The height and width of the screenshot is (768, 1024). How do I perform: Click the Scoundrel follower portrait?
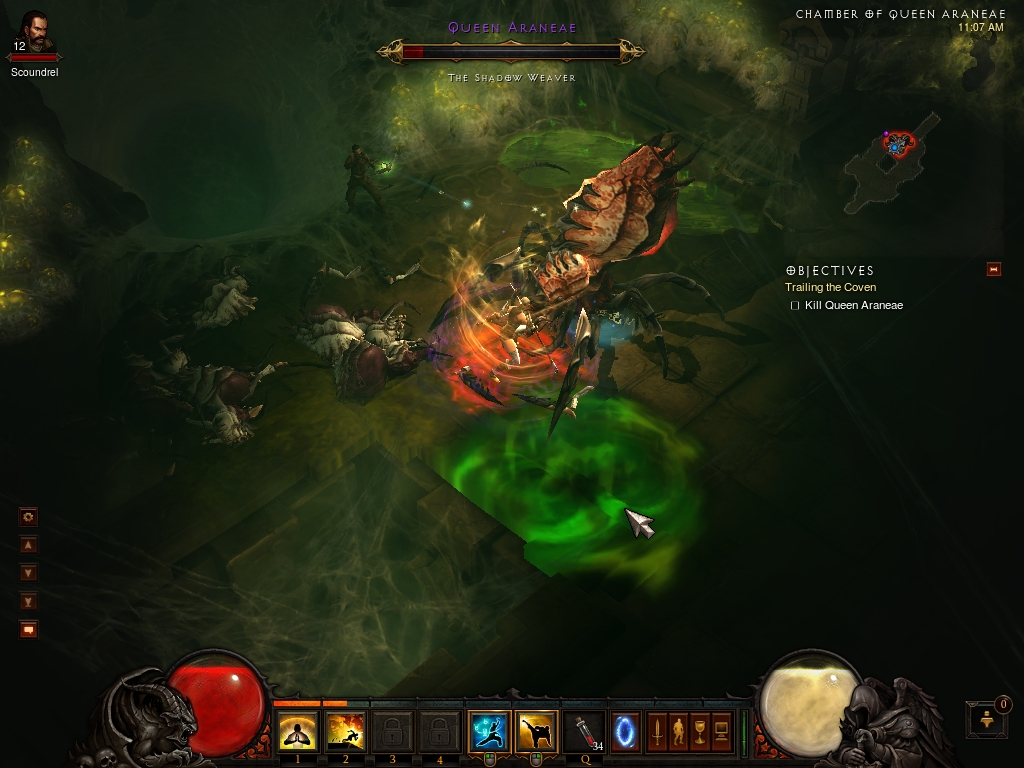[34, 37]
